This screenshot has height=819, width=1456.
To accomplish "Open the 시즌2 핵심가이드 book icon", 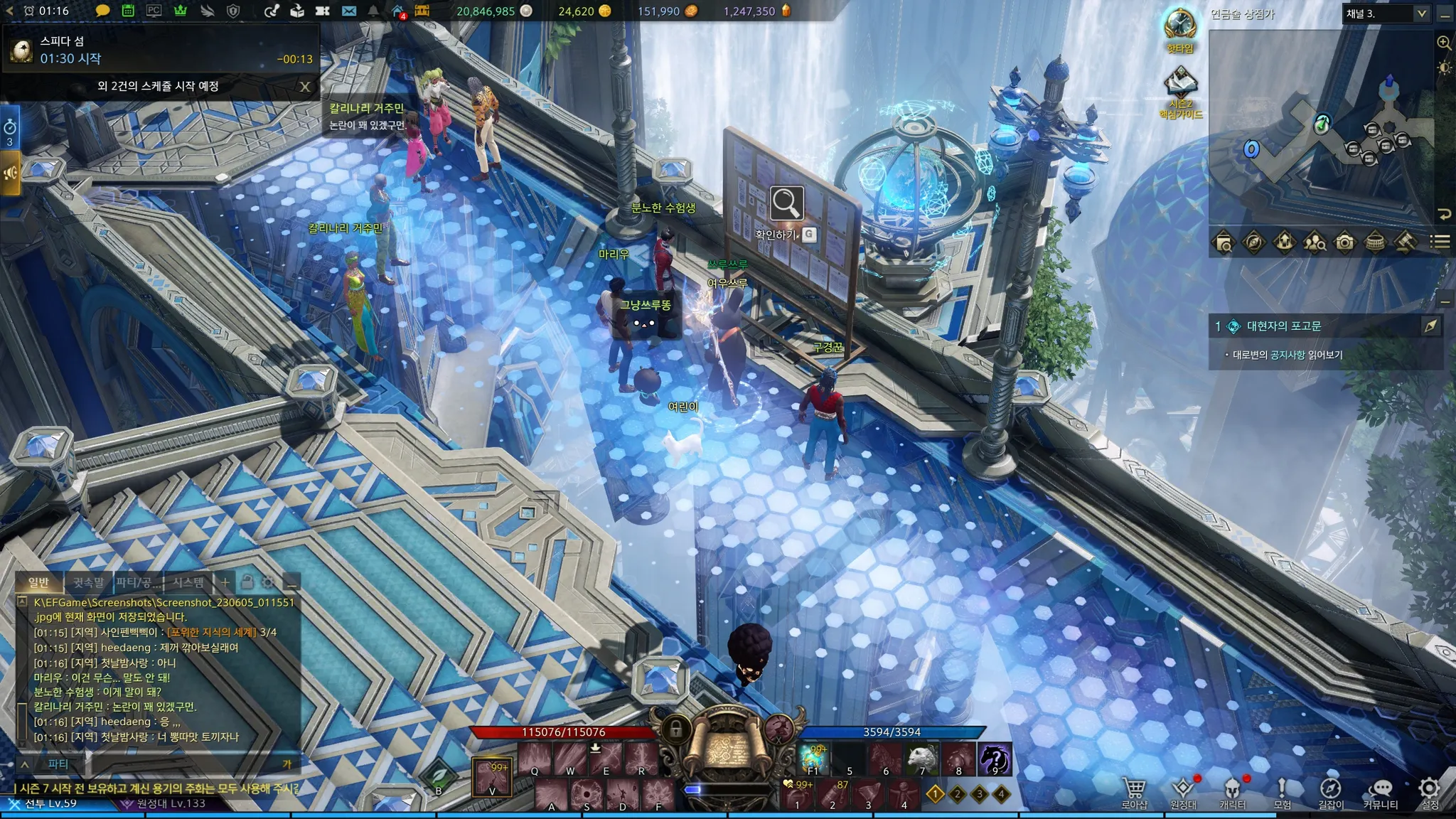I will point(1180,87).
